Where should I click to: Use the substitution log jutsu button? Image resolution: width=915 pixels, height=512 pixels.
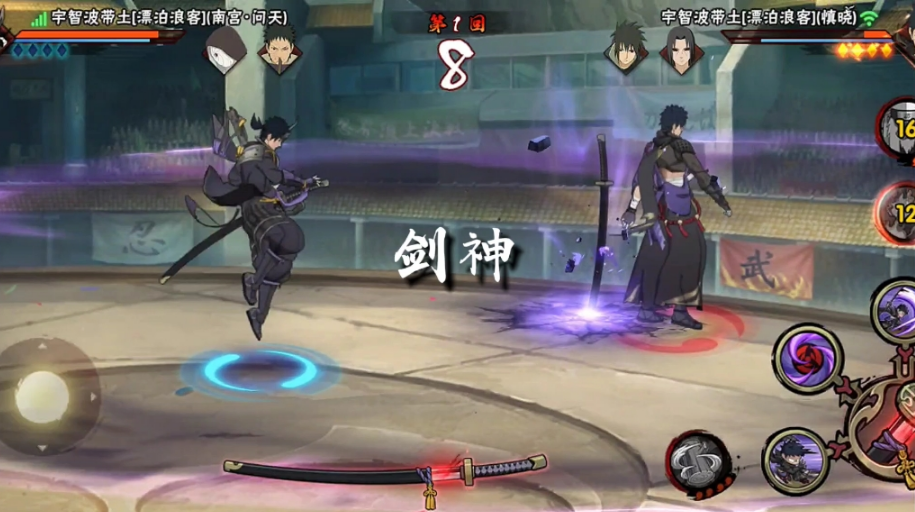point(698,463)
